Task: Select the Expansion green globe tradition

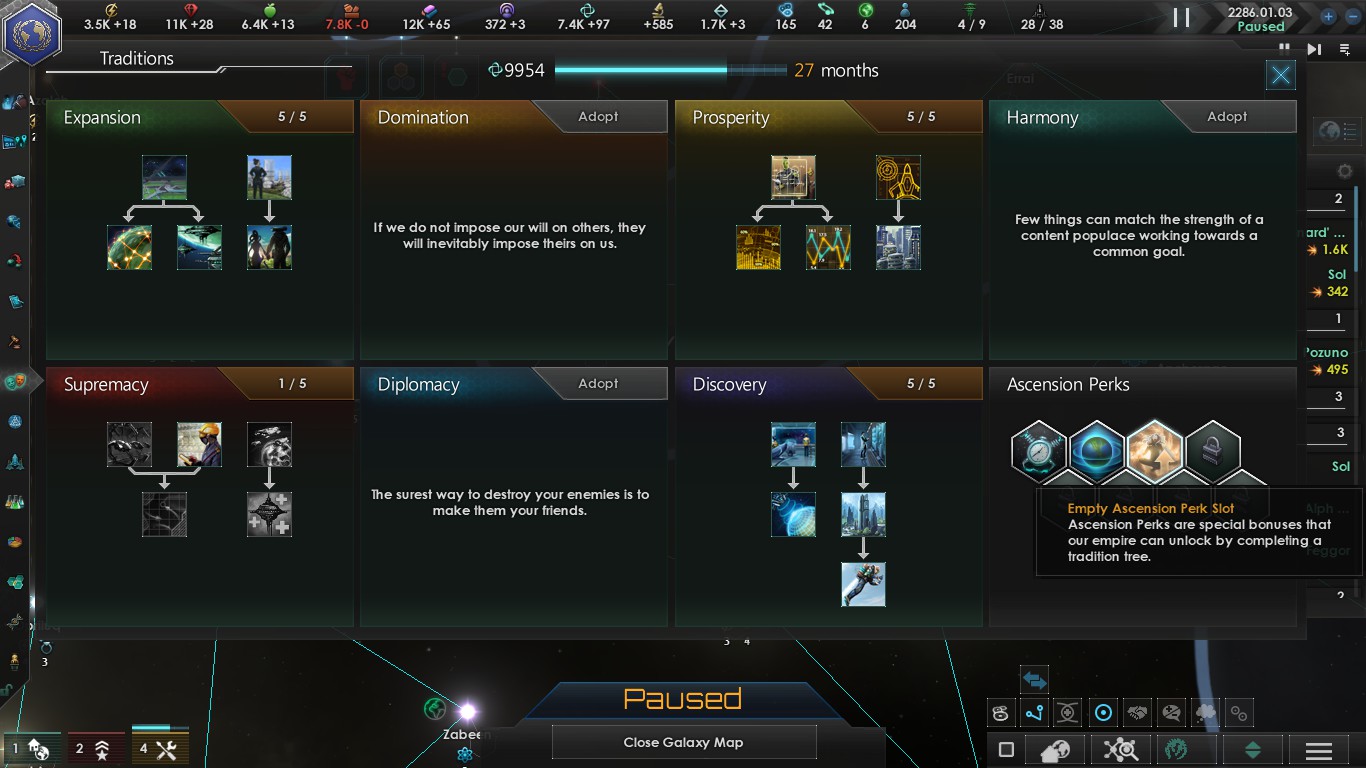Action: 129,247
